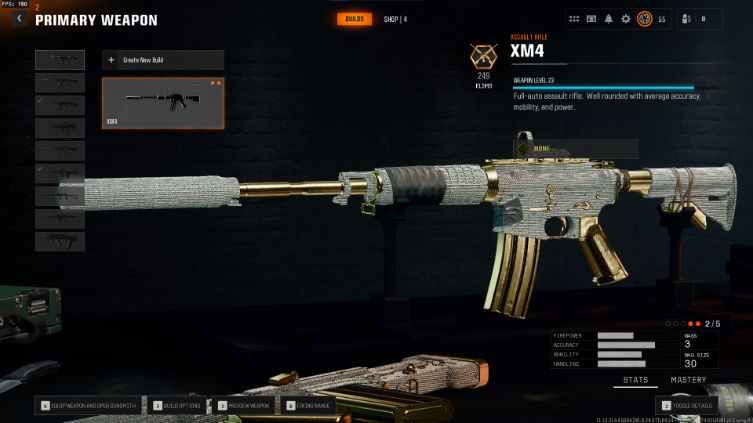Switch to the Mastery tab
This screenshot has height=423, width=753.
(x=687, y=380)
